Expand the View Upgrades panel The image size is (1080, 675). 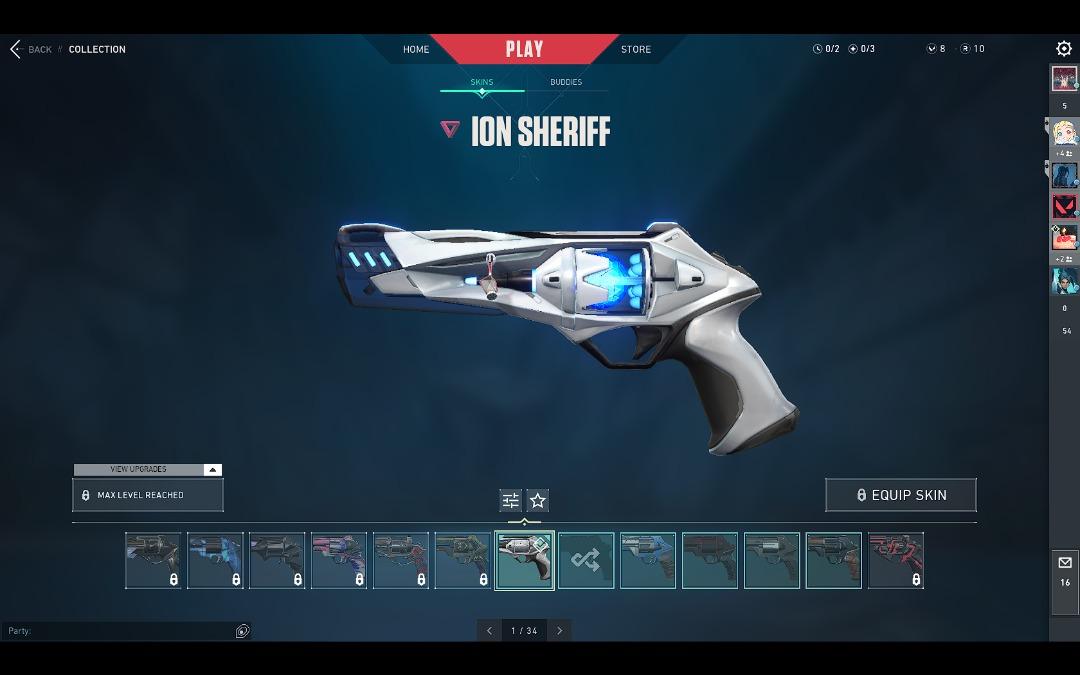[x=147, y=469]
